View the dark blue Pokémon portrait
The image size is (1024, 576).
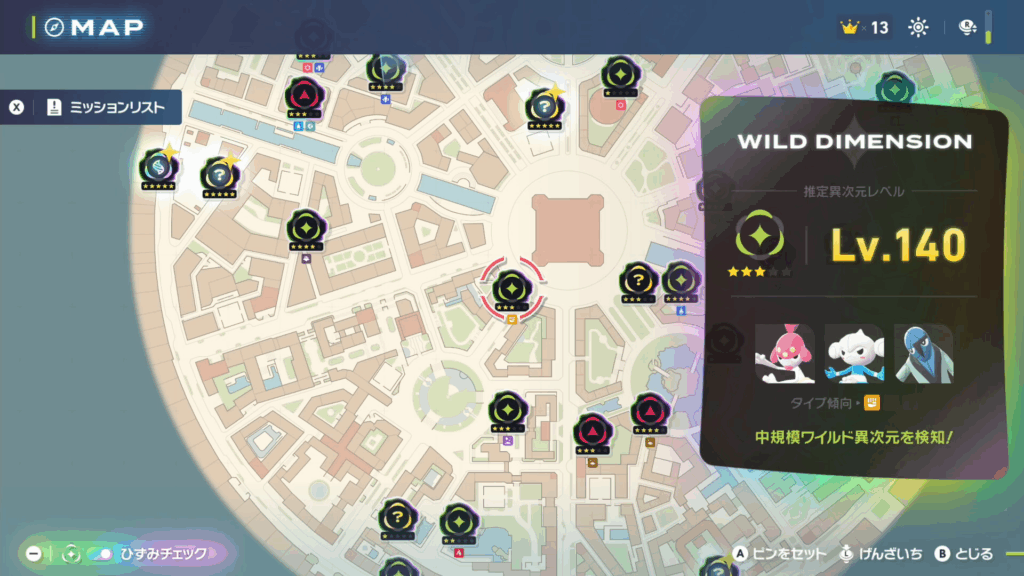click(x=922, y=353)
